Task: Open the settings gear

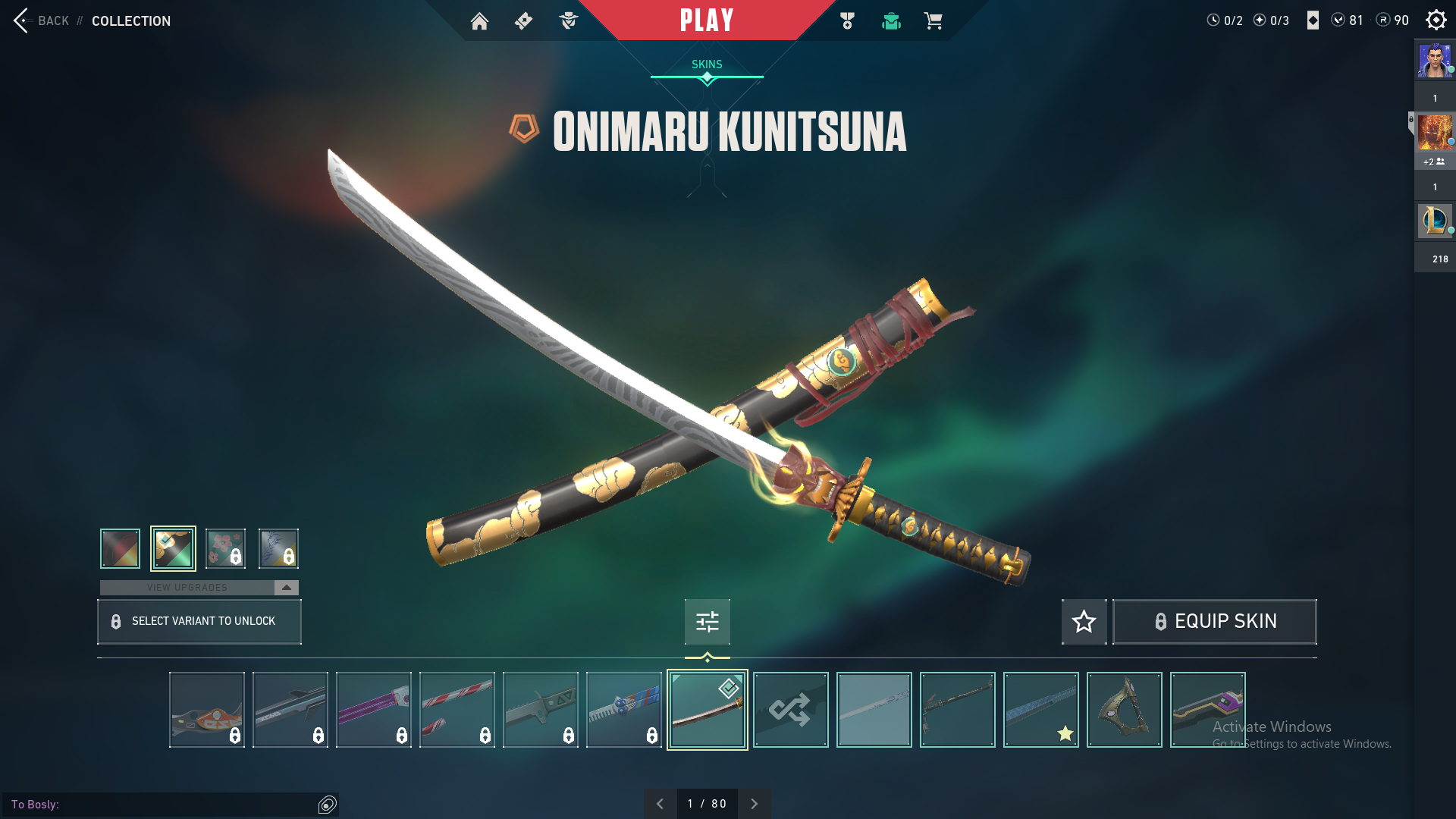Action: [1436, 20]
